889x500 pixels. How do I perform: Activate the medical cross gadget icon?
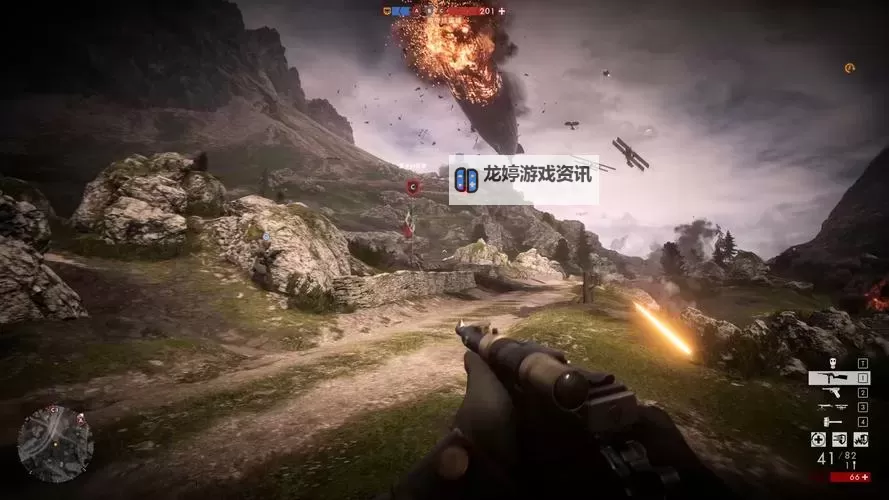[x=818, y=439]
